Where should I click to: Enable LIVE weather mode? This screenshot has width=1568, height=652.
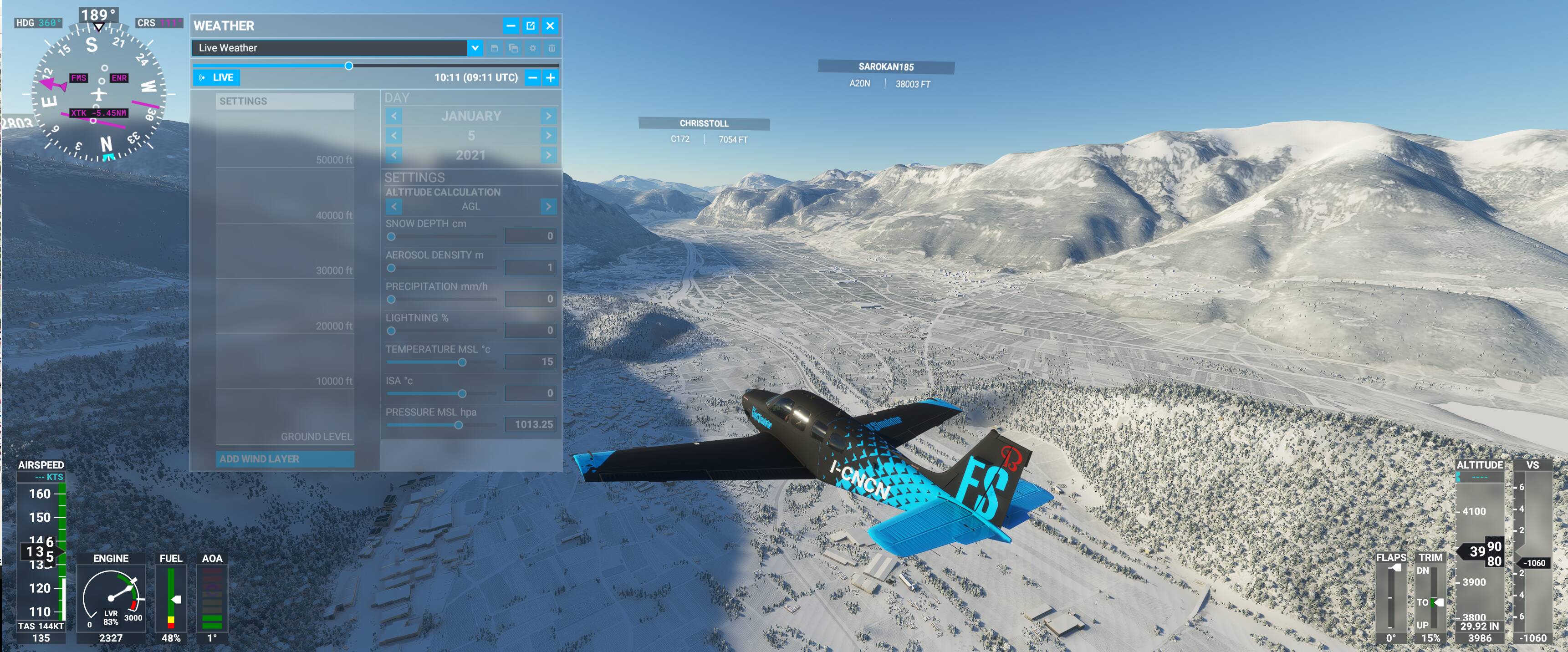[x=222, y=77]
